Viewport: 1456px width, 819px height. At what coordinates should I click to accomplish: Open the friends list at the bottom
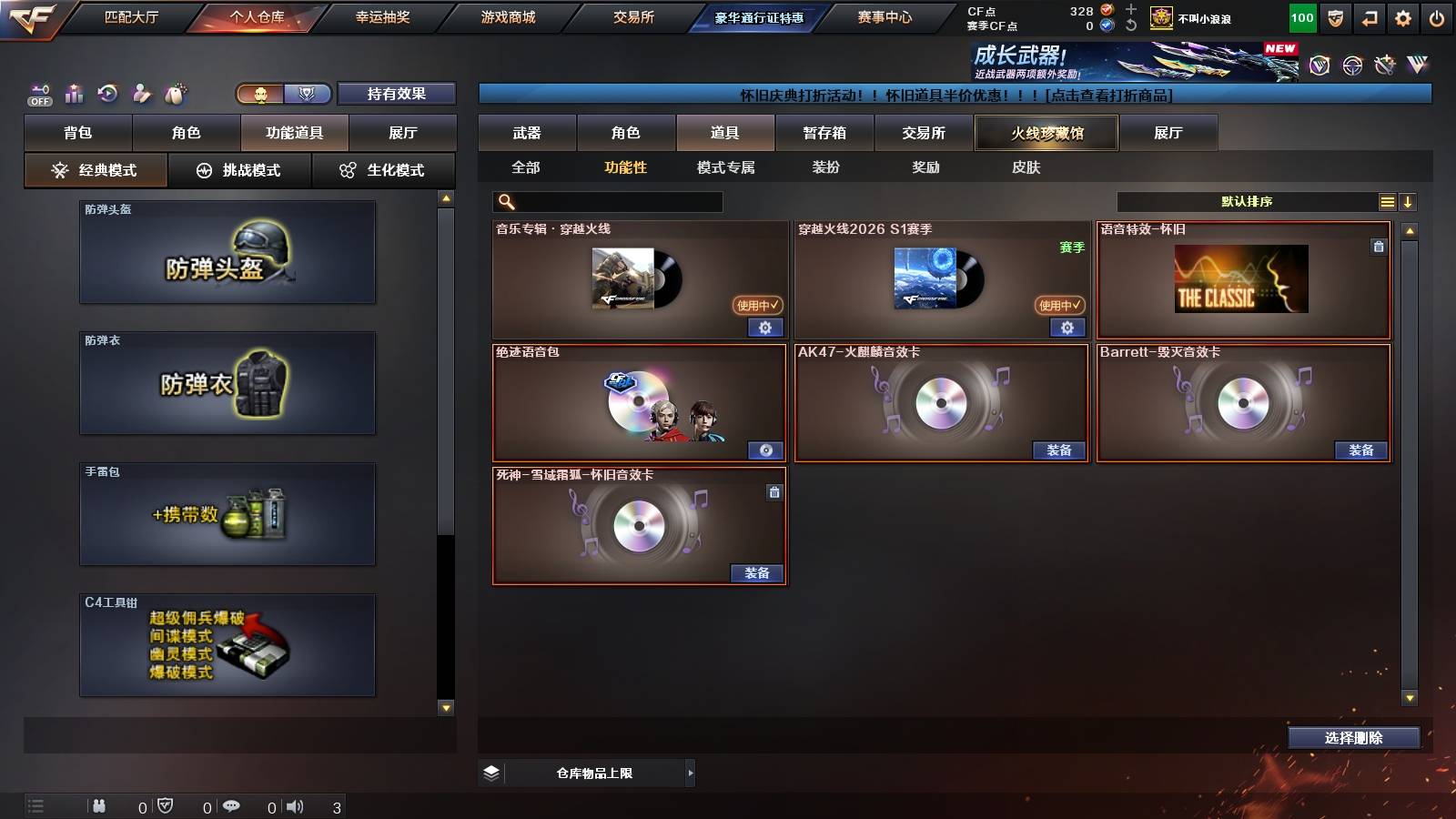(98, 805)
